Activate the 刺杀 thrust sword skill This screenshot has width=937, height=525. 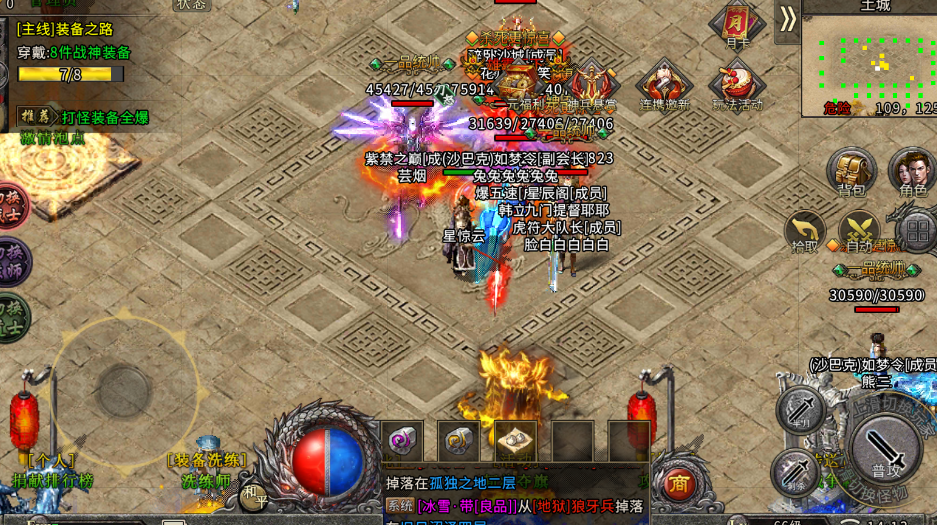[795, 472]
